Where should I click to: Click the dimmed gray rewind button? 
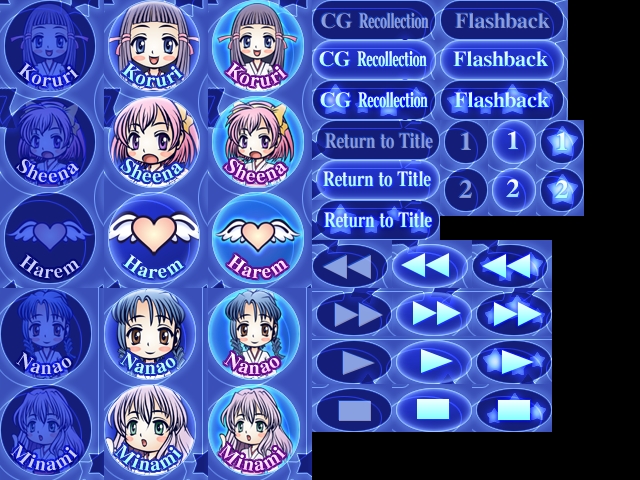[349, 266]
